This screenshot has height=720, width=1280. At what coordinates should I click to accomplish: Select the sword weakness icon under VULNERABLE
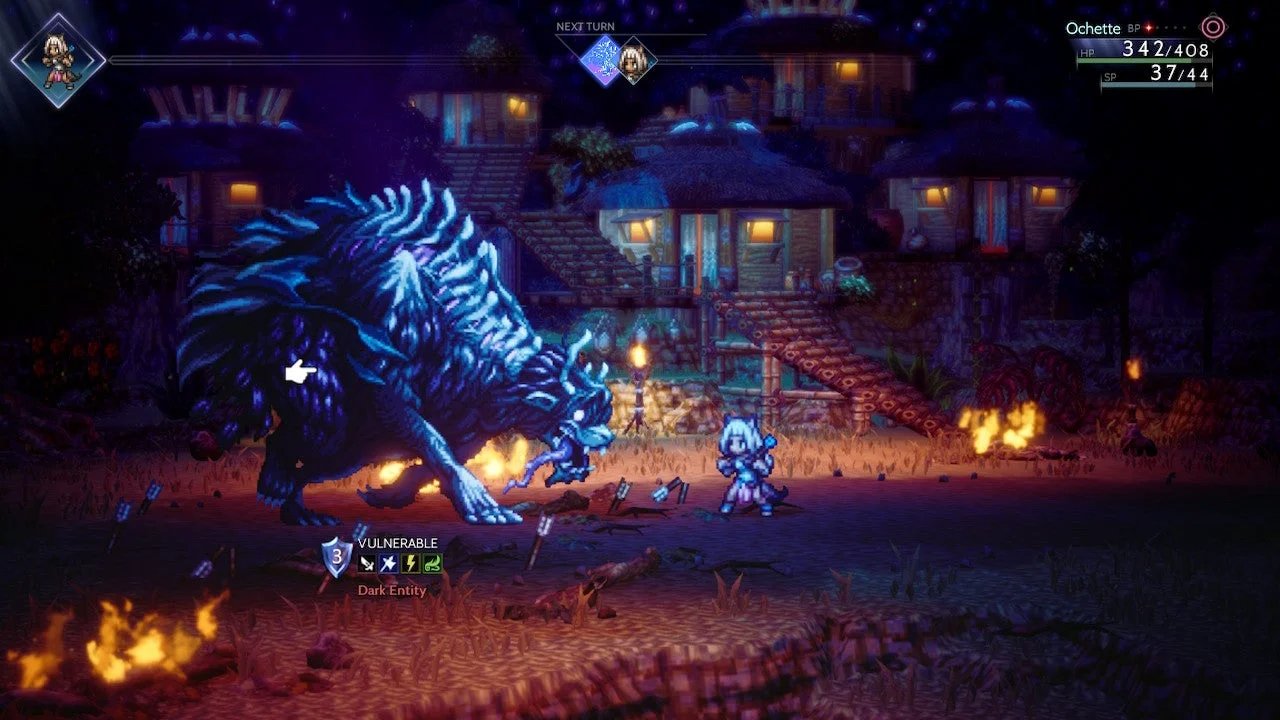coord(366,562)
